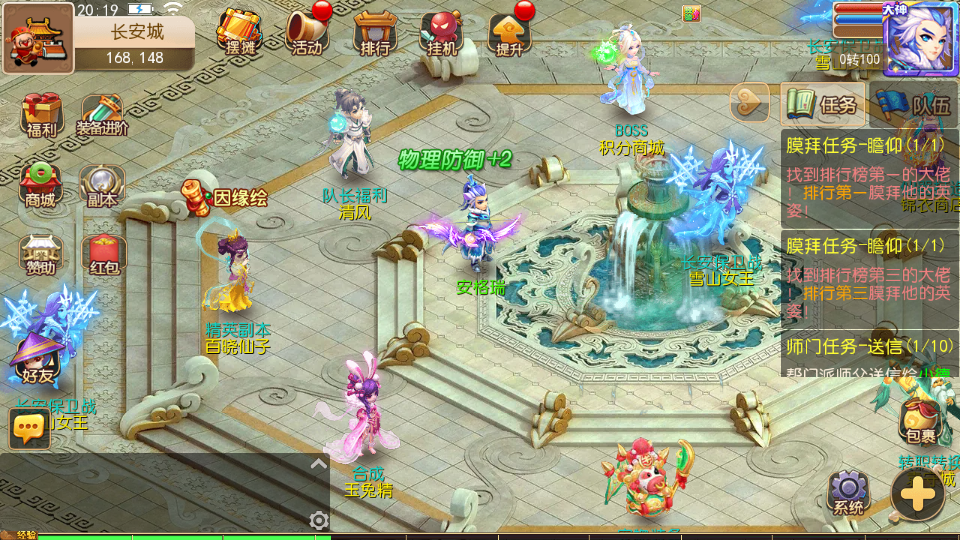Open the 提升 upgrade menu

point(508,33)
